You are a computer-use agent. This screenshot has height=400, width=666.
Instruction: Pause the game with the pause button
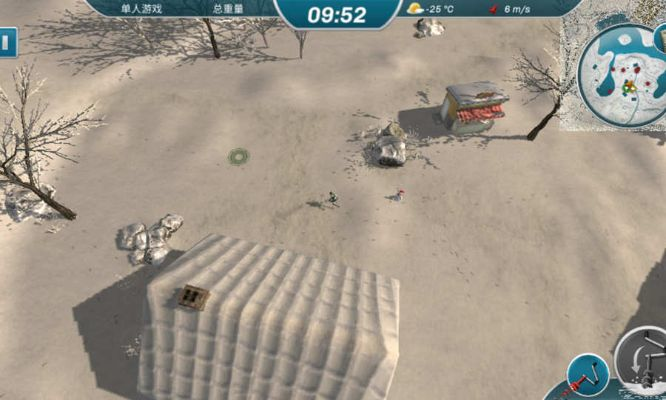coord(7,43)
